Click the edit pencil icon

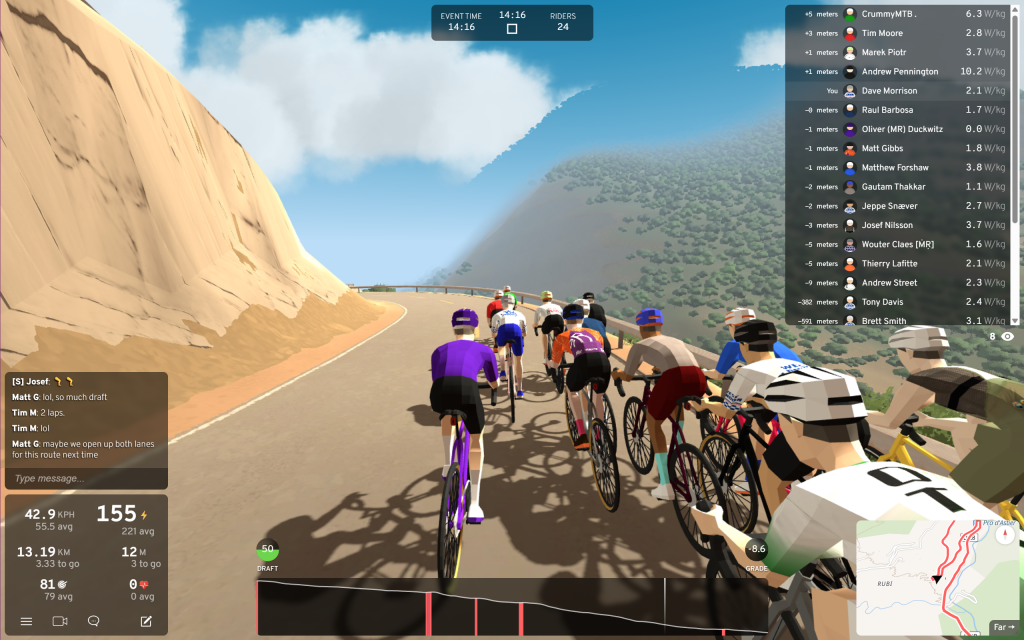pos(146,621)
